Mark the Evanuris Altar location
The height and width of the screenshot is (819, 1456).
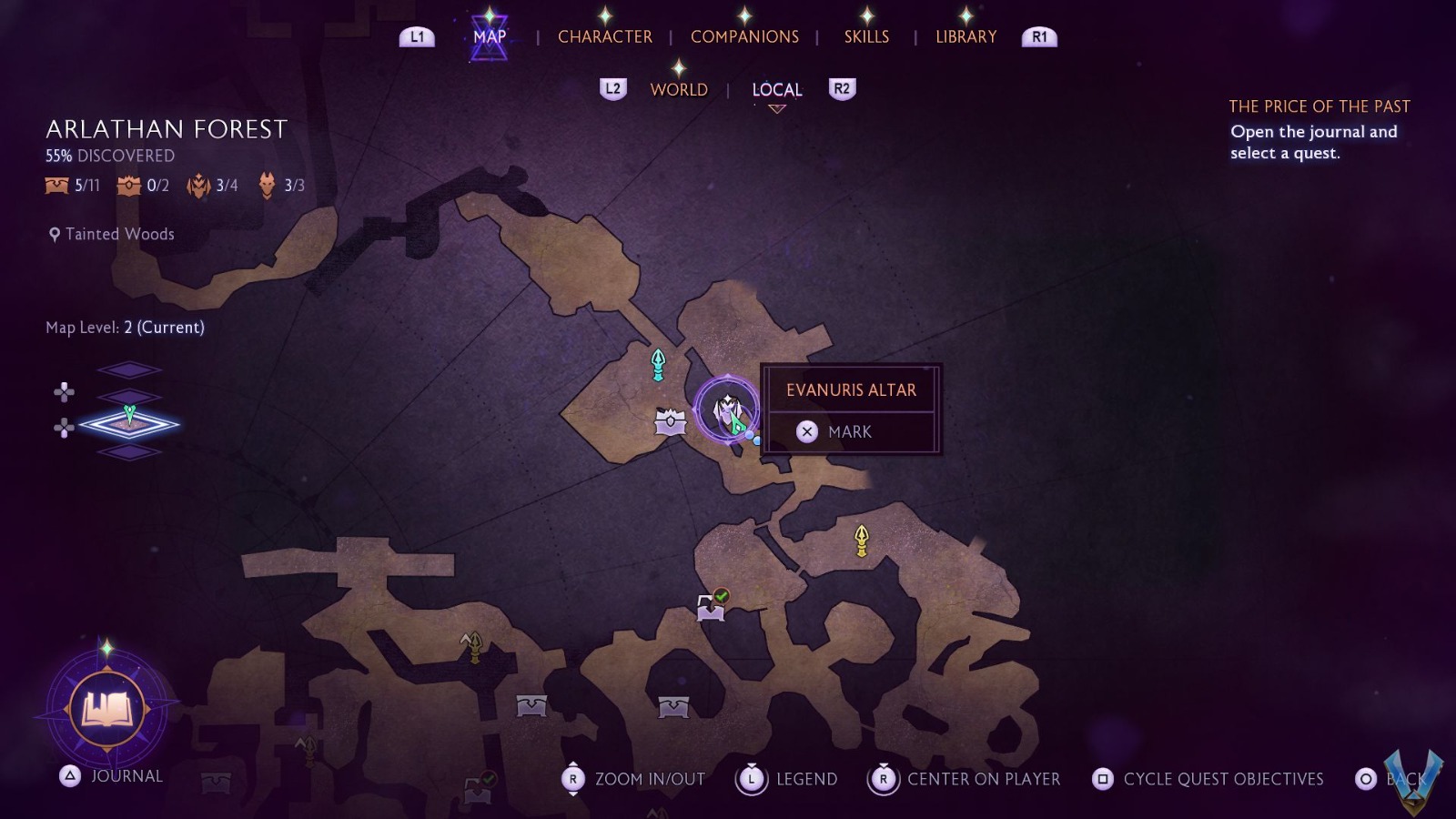click(848, 432)
